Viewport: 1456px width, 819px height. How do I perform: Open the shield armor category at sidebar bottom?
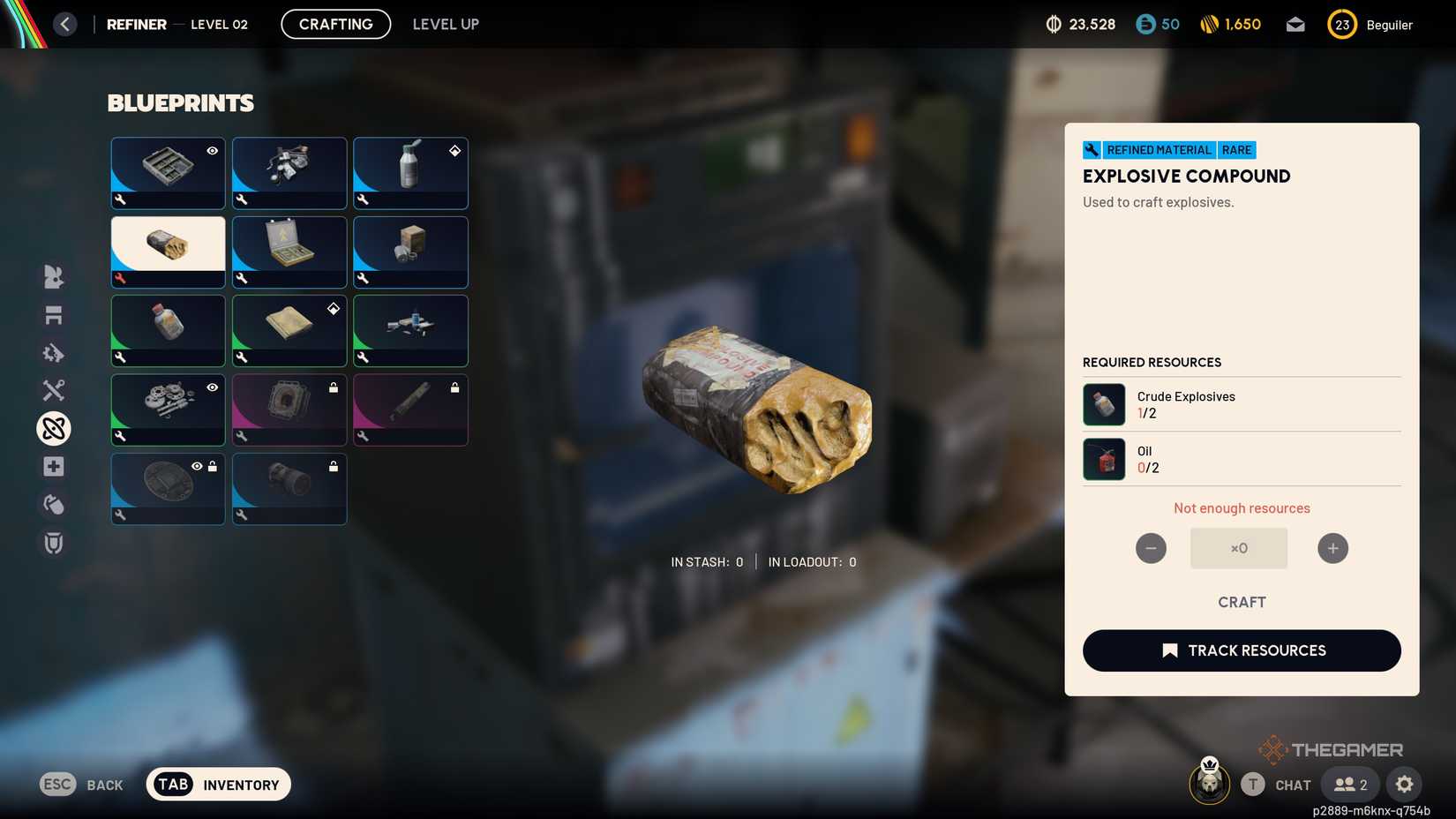click(x=53, y=543)
